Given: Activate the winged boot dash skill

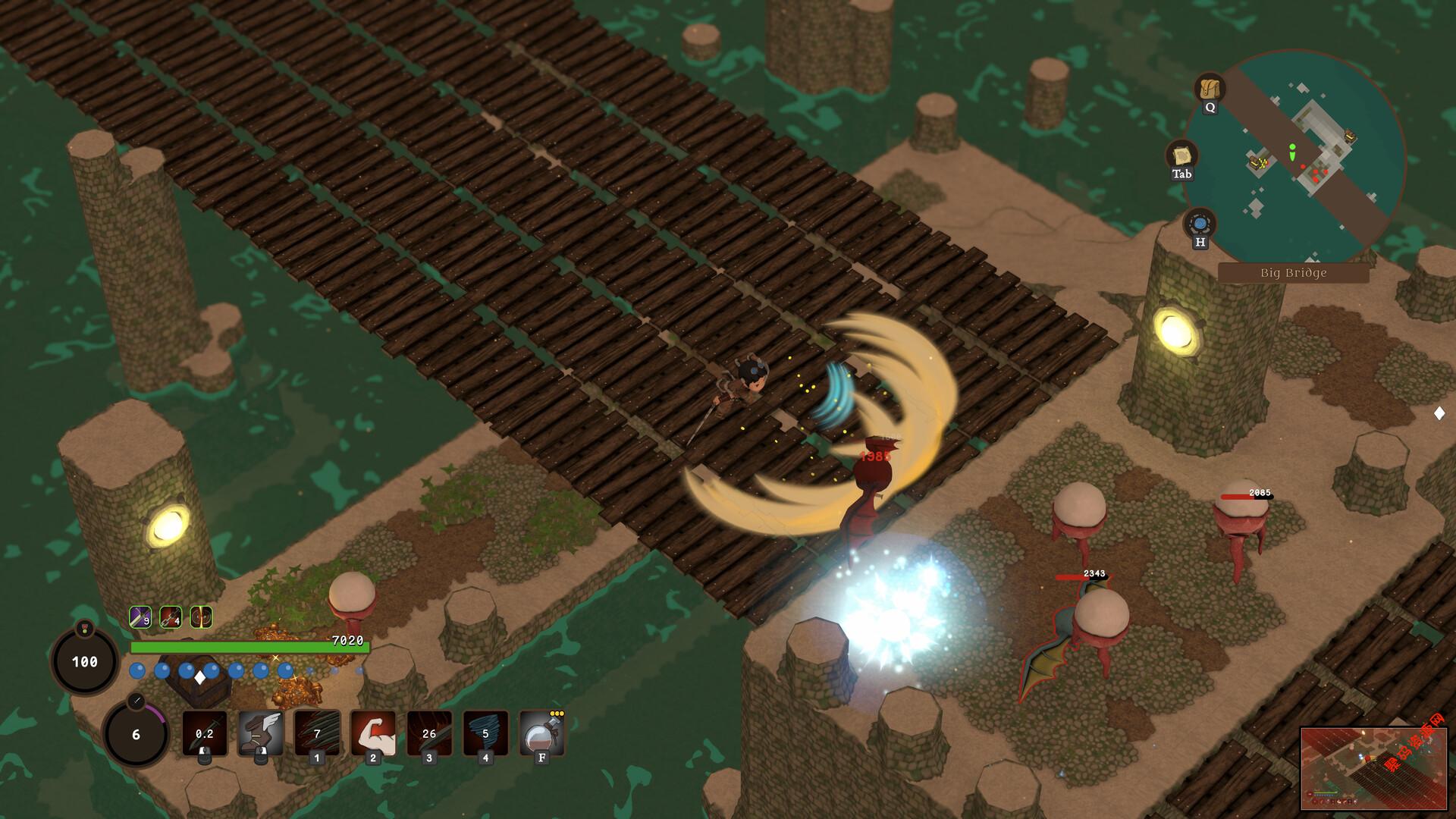Looking at the screenshot, I should (x=261, y=733).
